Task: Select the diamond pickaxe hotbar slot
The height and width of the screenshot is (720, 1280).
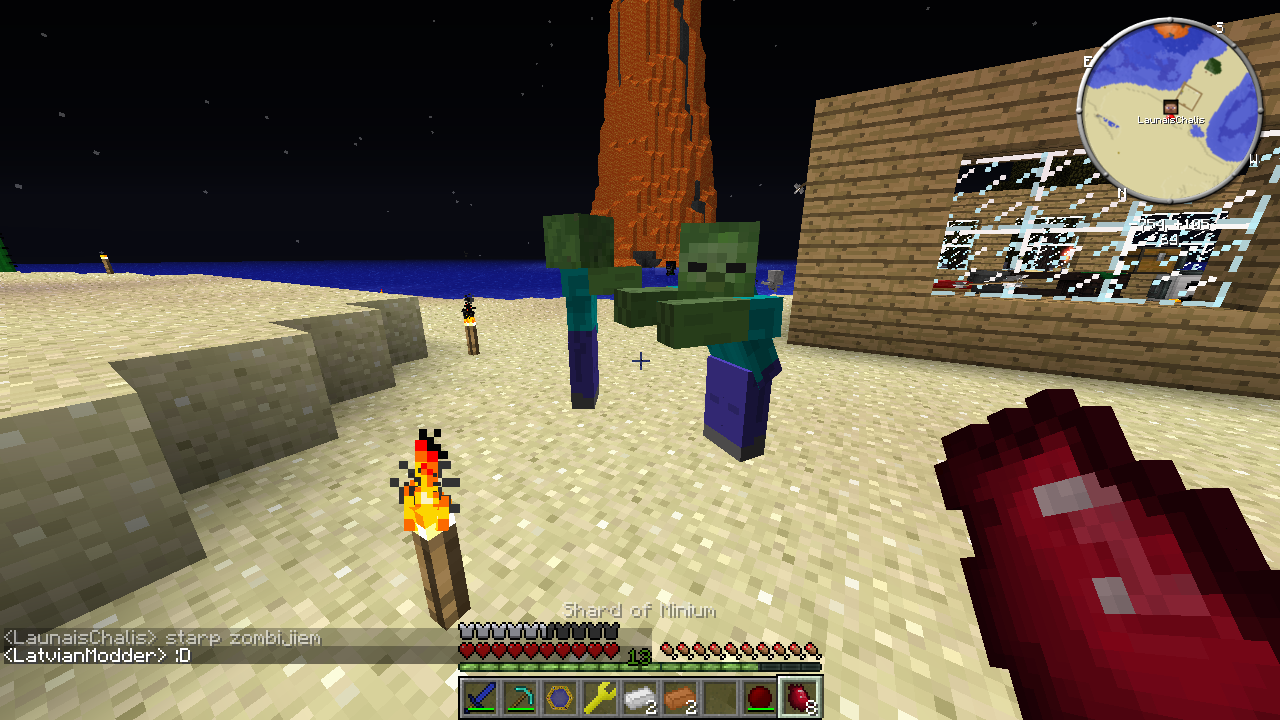Action: [x=520, y=697]
